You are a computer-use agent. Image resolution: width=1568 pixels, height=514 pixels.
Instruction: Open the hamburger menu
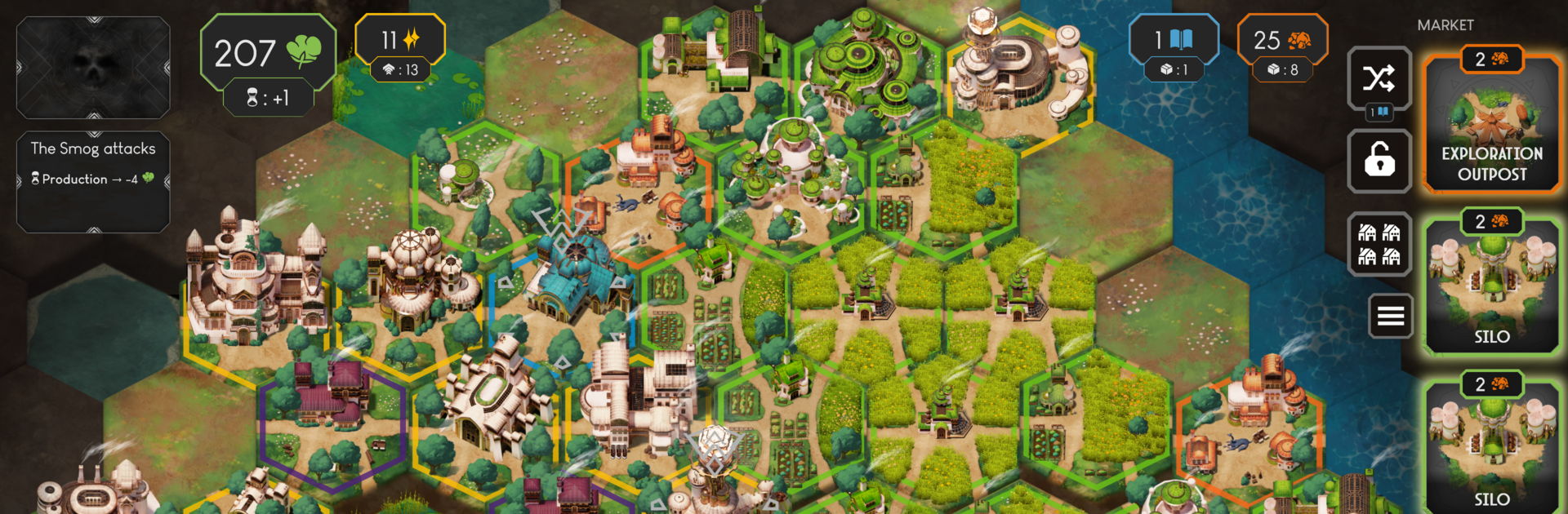point(1390,316)
